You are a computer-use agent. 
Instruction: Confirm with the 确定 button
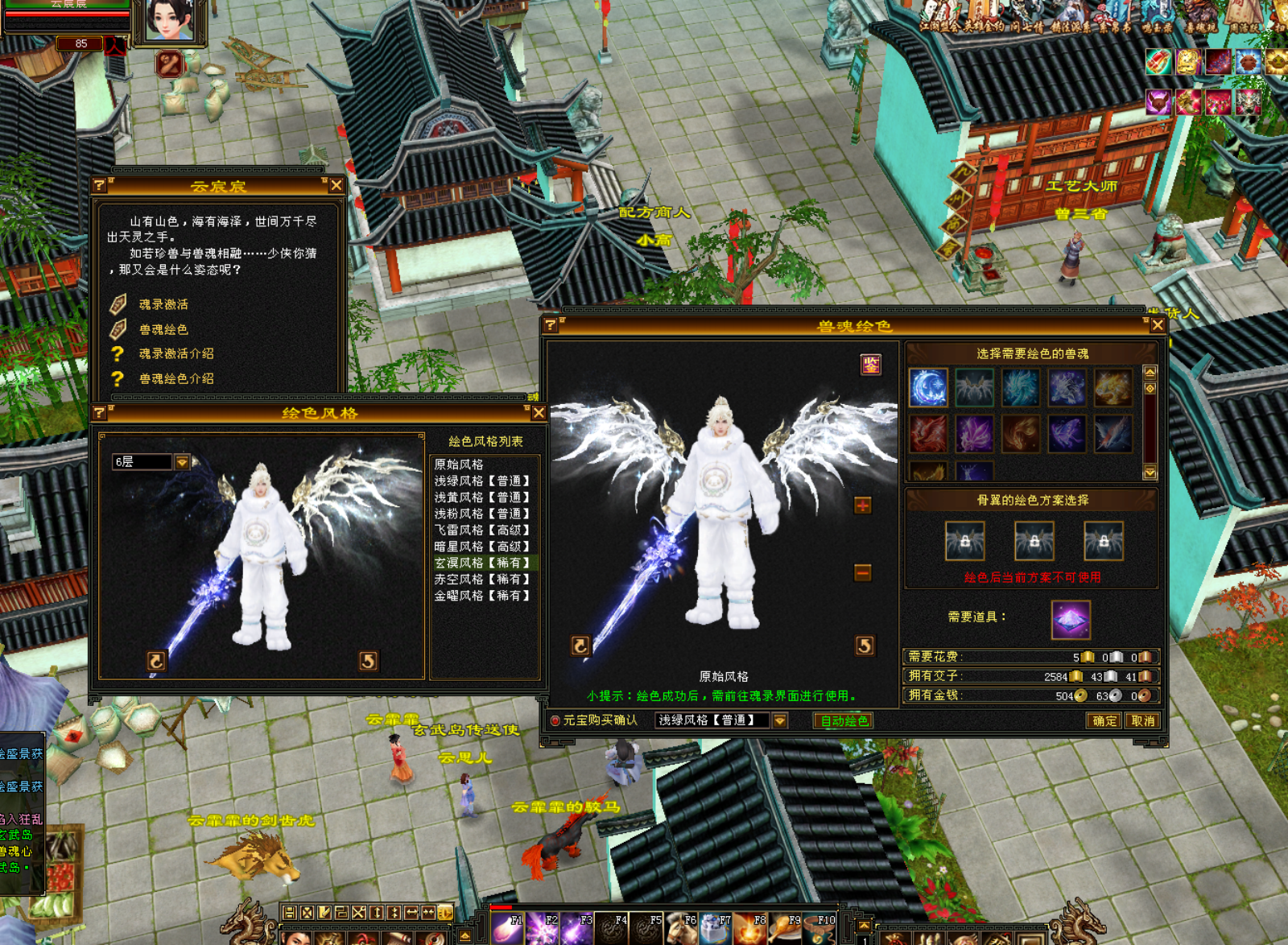tap(1104, 720)
